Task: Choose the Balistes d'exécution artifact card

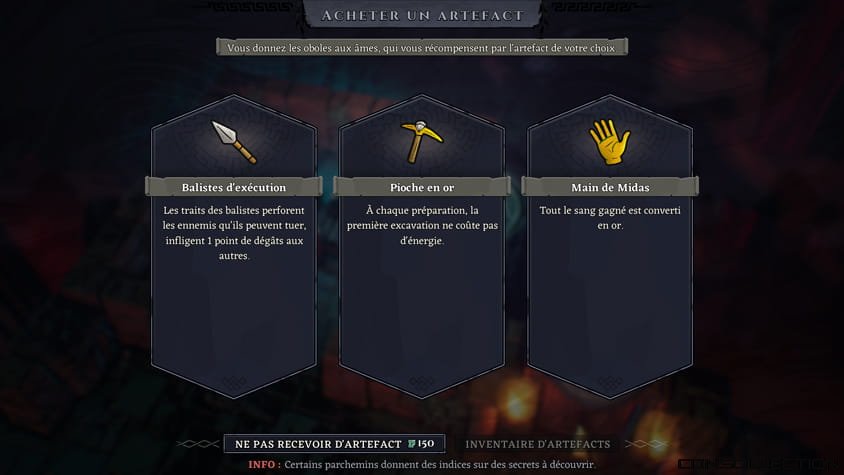Action: (234, 235)
